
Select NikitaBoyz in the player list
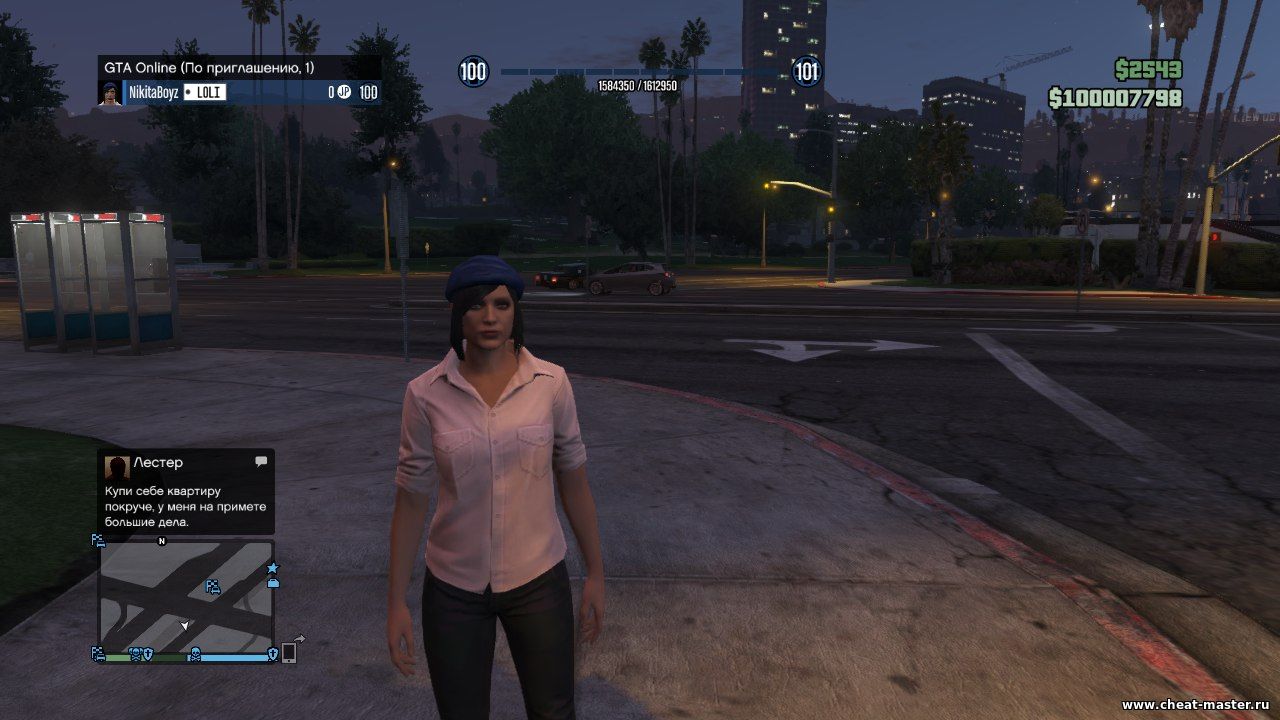(x=153, y=93)
